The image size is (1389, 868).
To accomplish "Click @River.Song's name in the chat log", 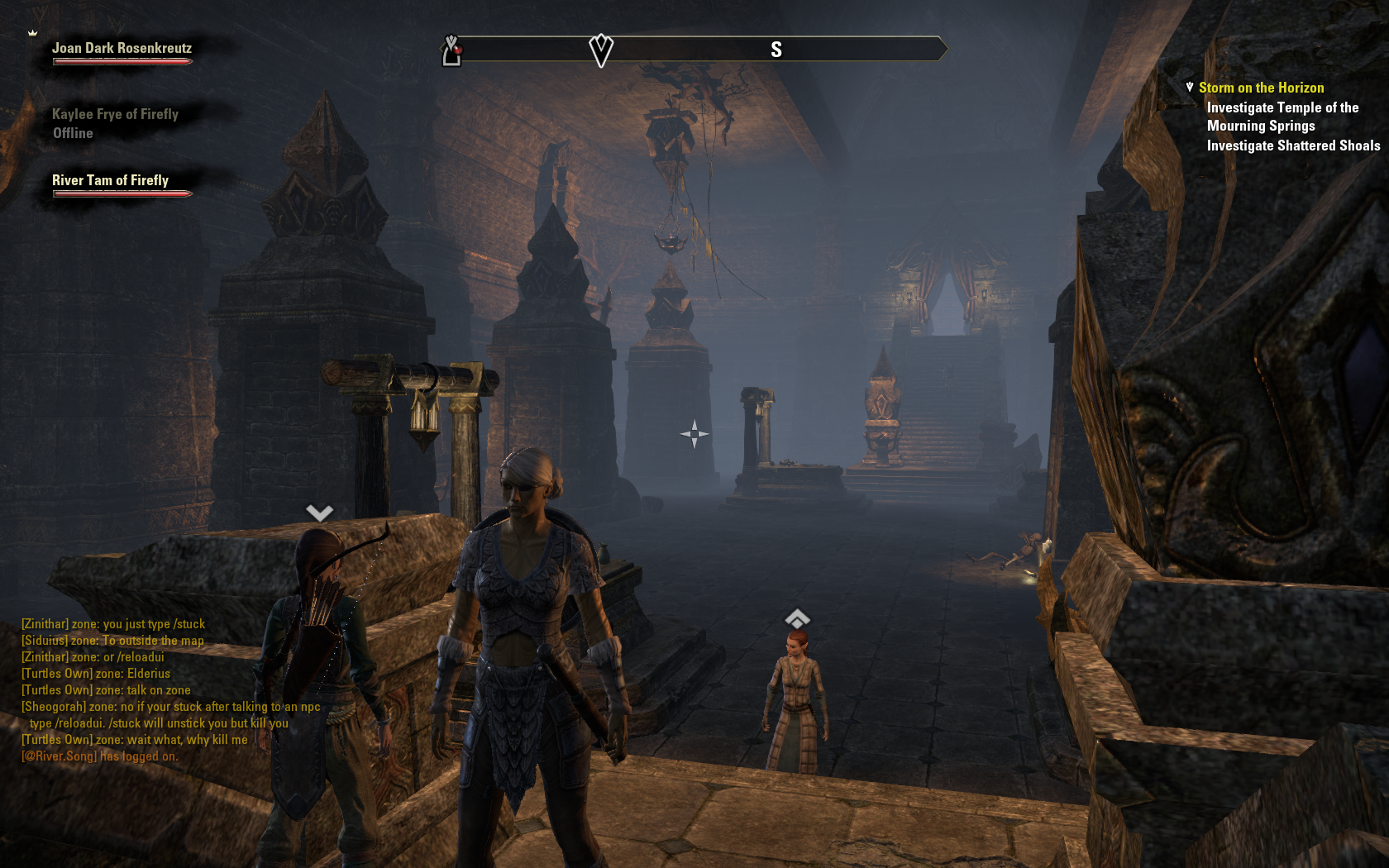I will (x=60, y=756).
